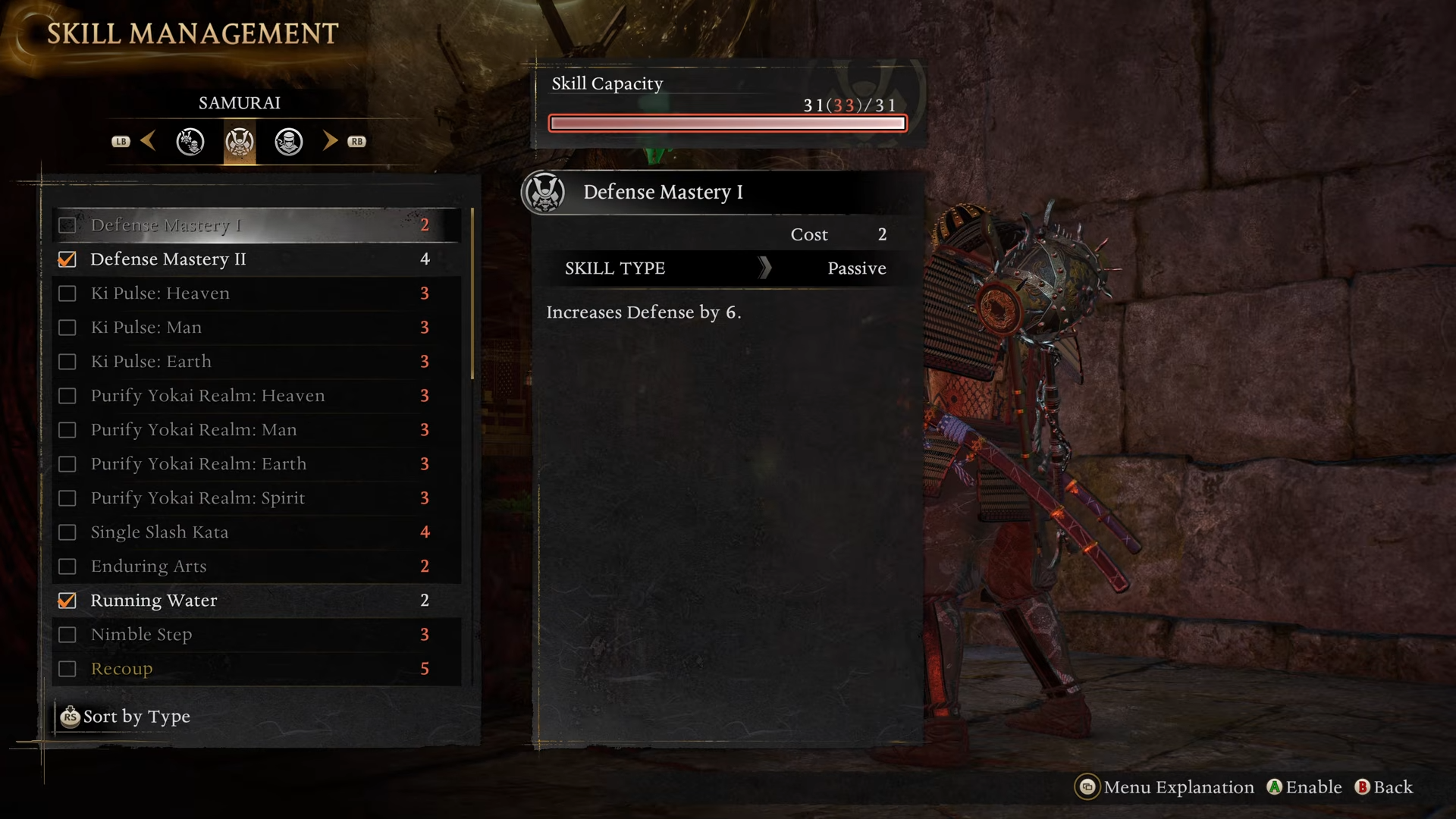Toggle the Ki Pulse: Earth checkbox
Image resolution: width=1456 pixels, height=819 pixels.
coord(67,362)
